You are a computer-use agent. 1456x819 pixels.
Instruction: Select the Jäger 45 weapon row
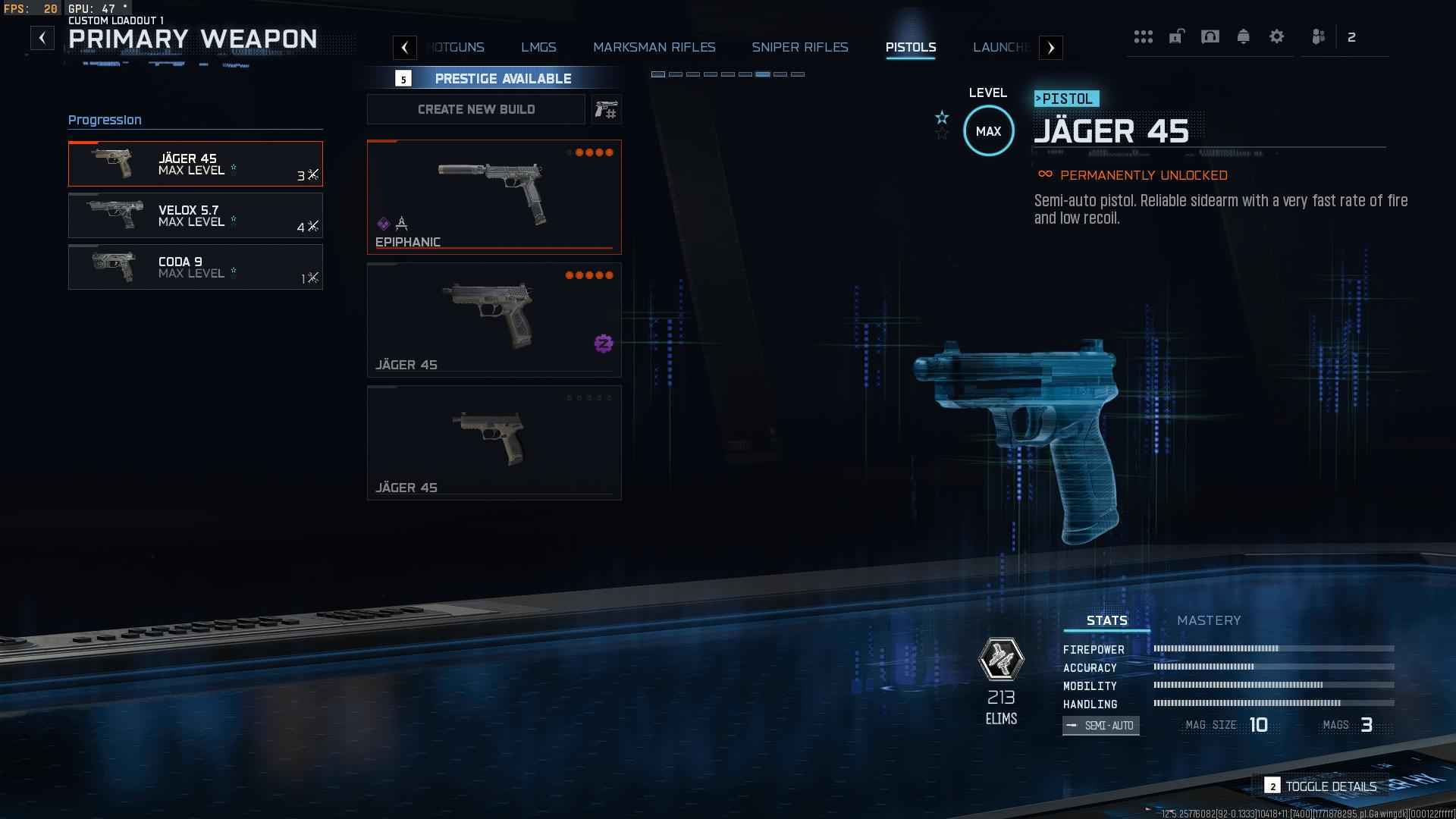pyautogui.click(x=195, y=164)
